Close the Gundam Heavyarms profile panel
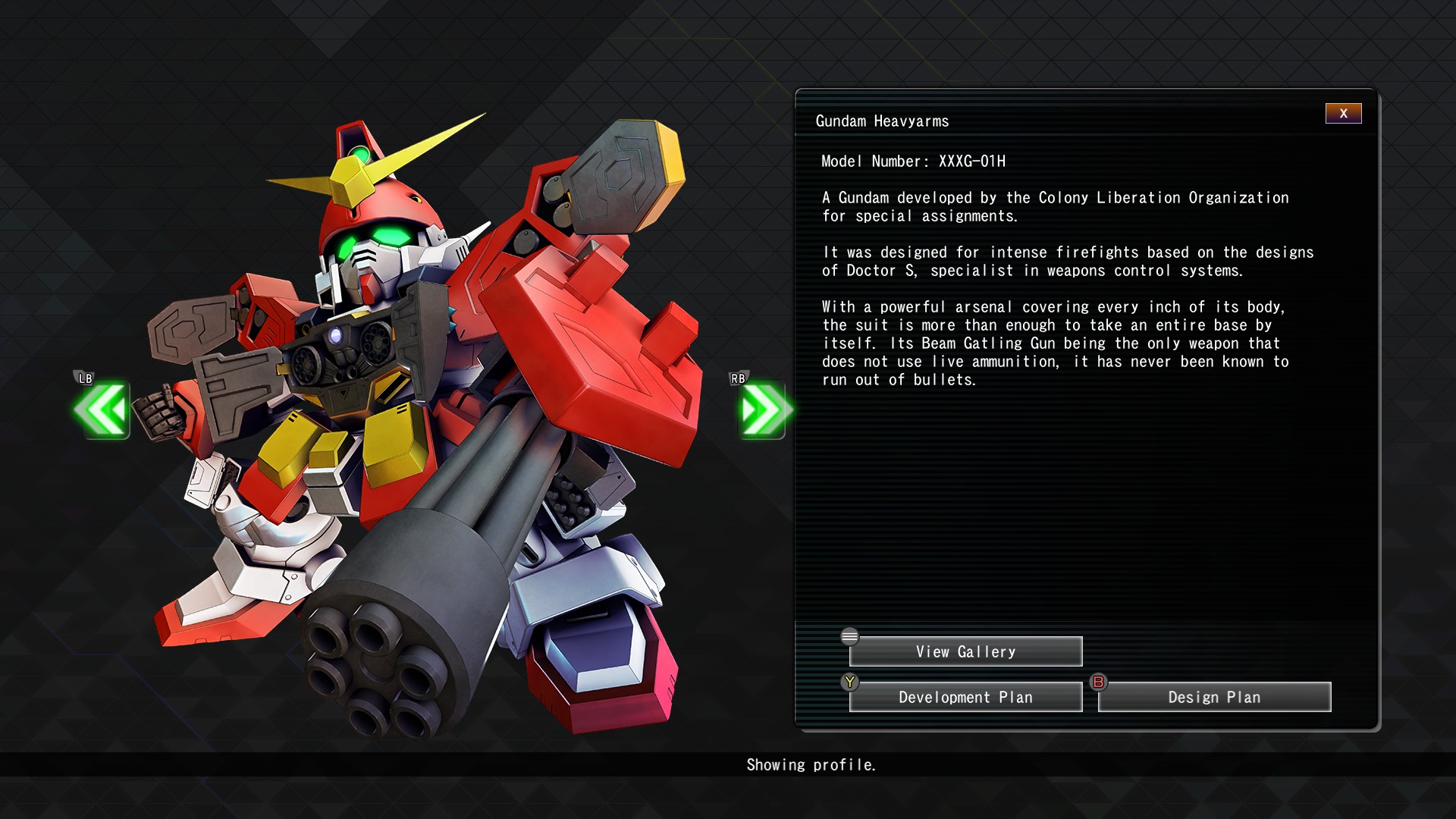Viewport: 1456px width, 819px height. pyautogui.click(x=1343, y=114)
